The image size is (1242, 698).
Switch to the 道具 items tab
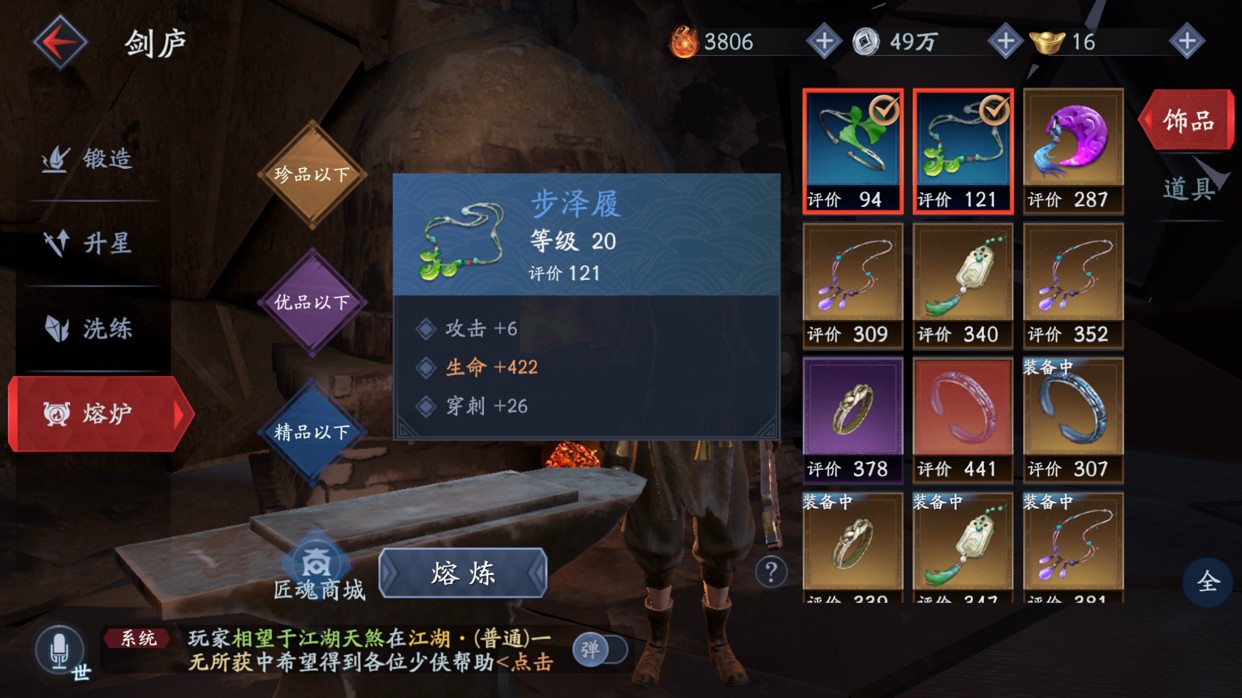tap(1187, 189)
